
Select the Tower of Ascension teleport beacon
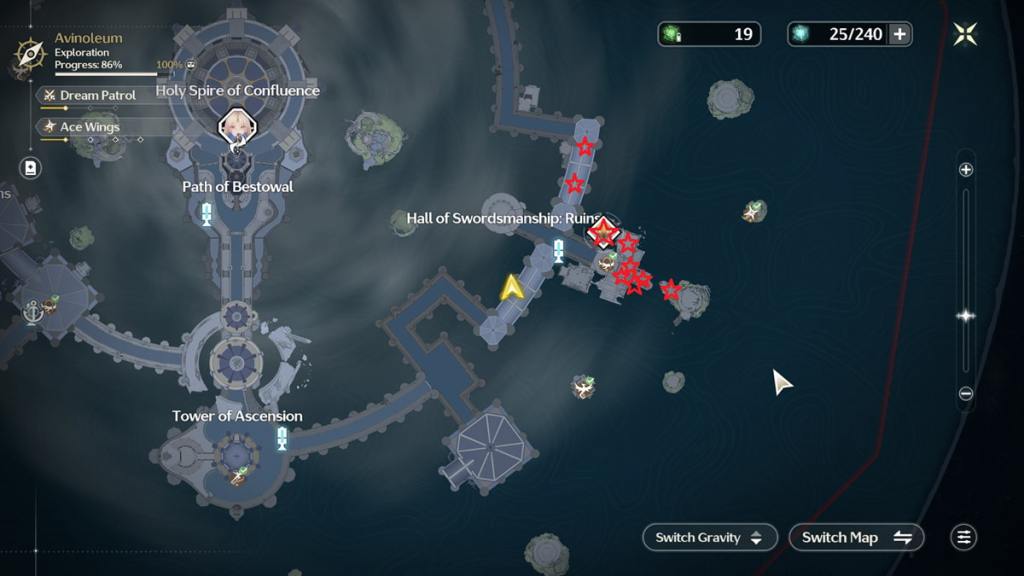[282, 438]
